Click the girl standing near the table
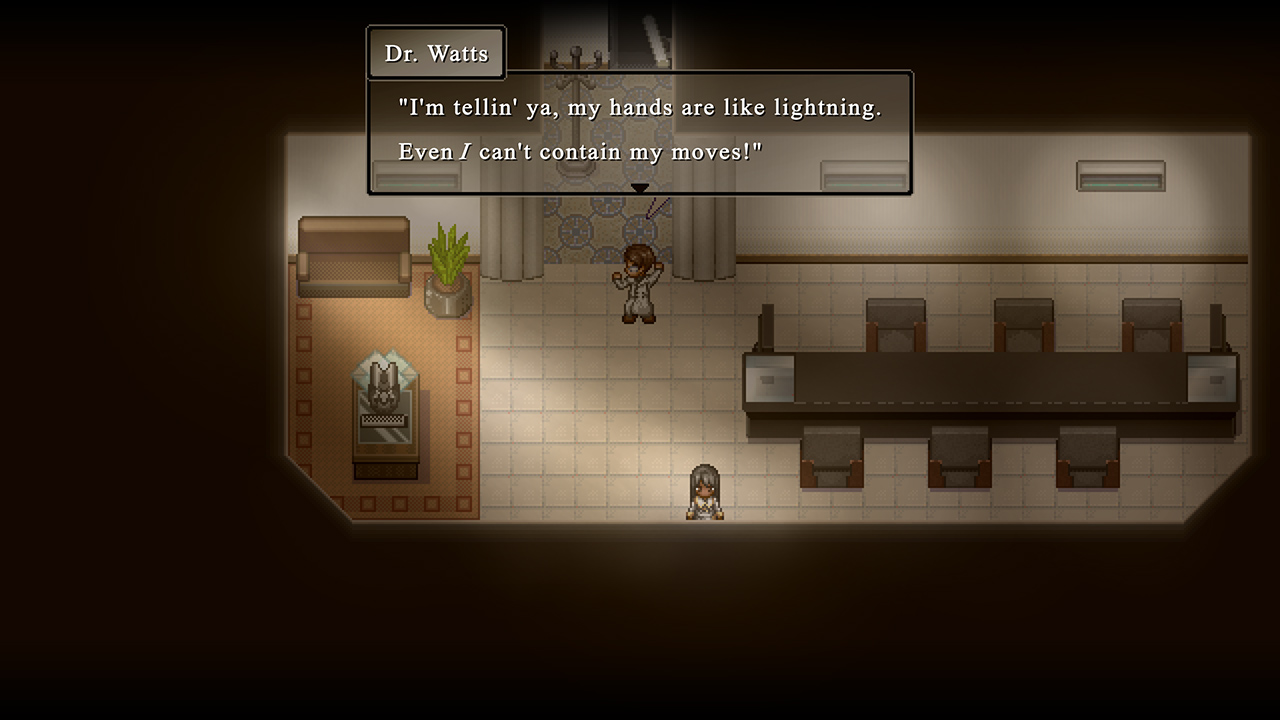Image resolution: width=1280 pixels, height=720 pixels. (703, 490)
